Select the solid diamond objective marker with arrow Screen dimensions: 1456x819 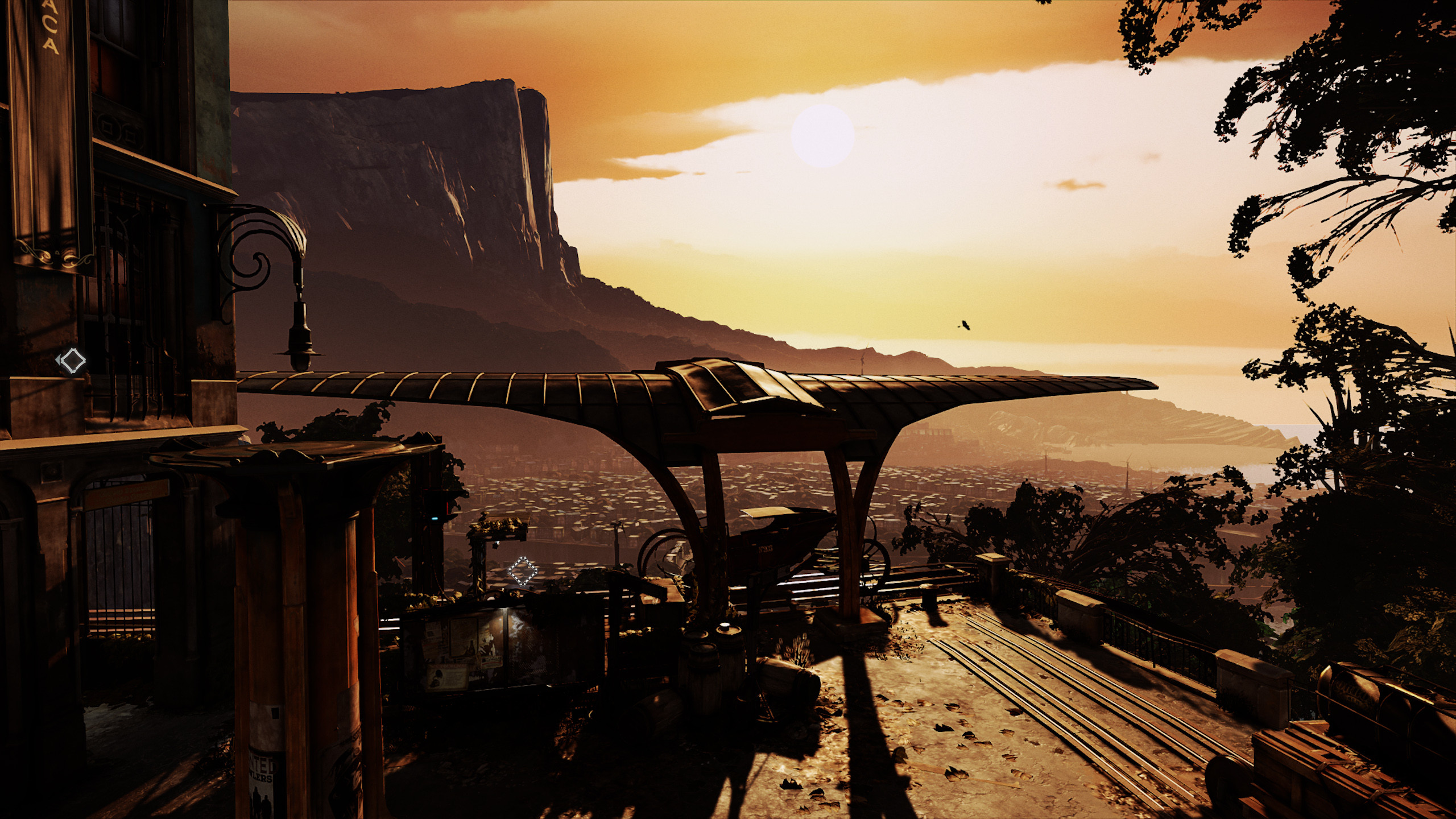pyautogui.click(x=72, y=361)
